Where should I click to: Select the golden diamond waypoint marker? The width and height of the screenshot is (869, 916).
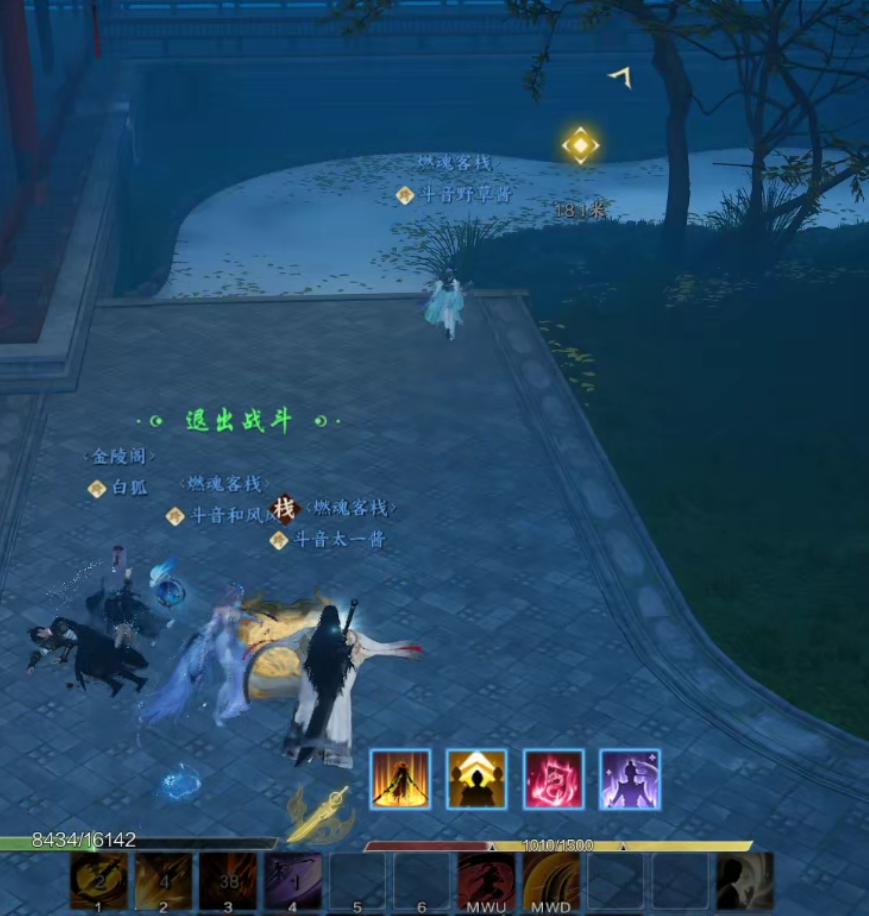pyautogui.click(x=580, y=146)
